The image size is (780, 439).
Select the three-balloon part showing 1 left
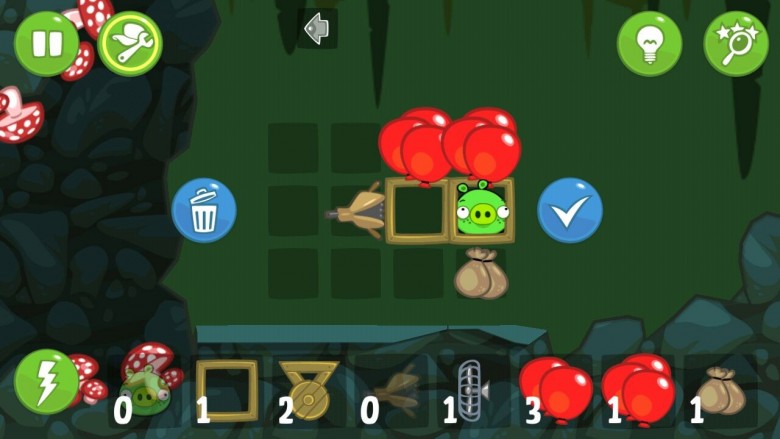(636, 389)
